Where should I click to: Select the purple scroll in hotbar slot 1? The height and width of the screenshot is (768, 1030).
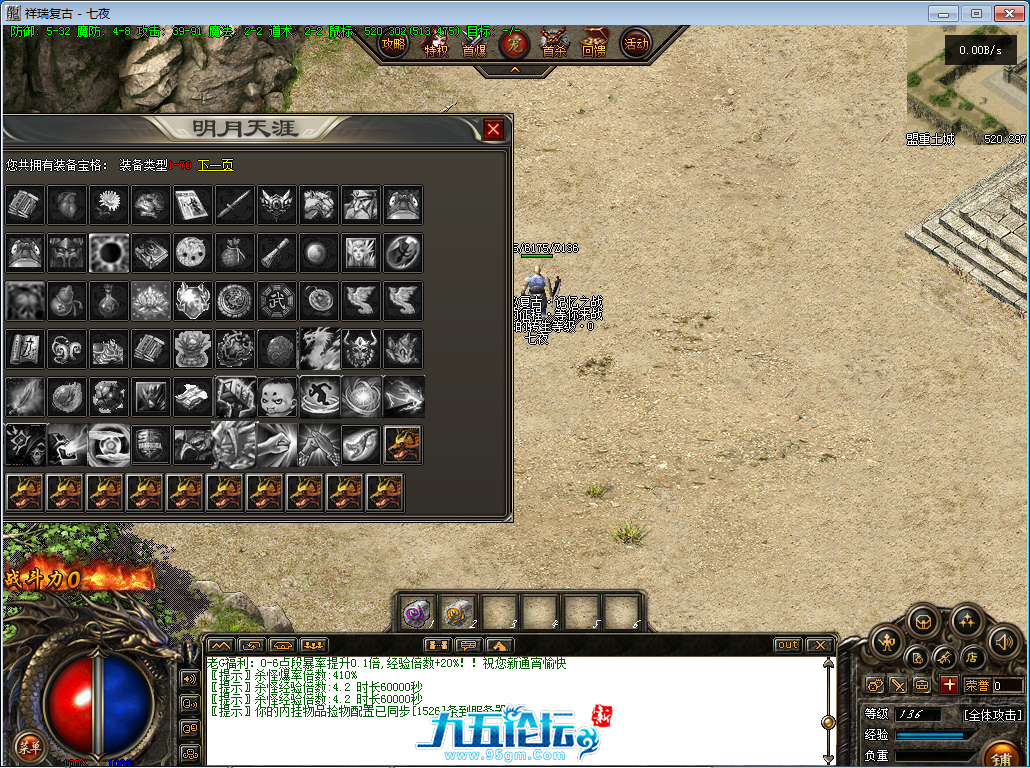point(416,612)
